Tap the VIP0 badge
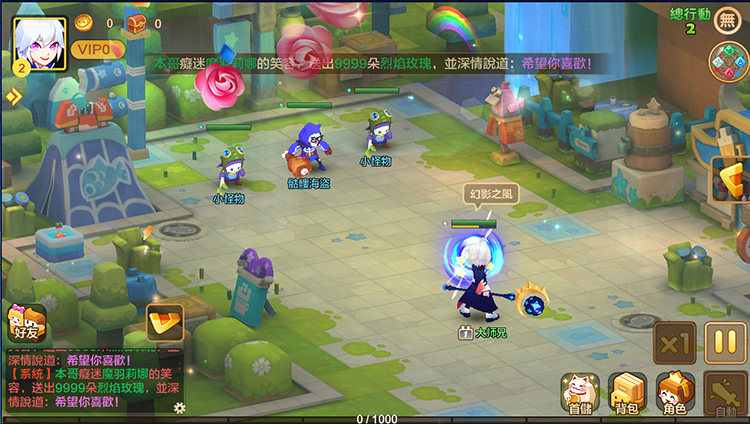Screen dimensions: 750x424 [92, 49]
